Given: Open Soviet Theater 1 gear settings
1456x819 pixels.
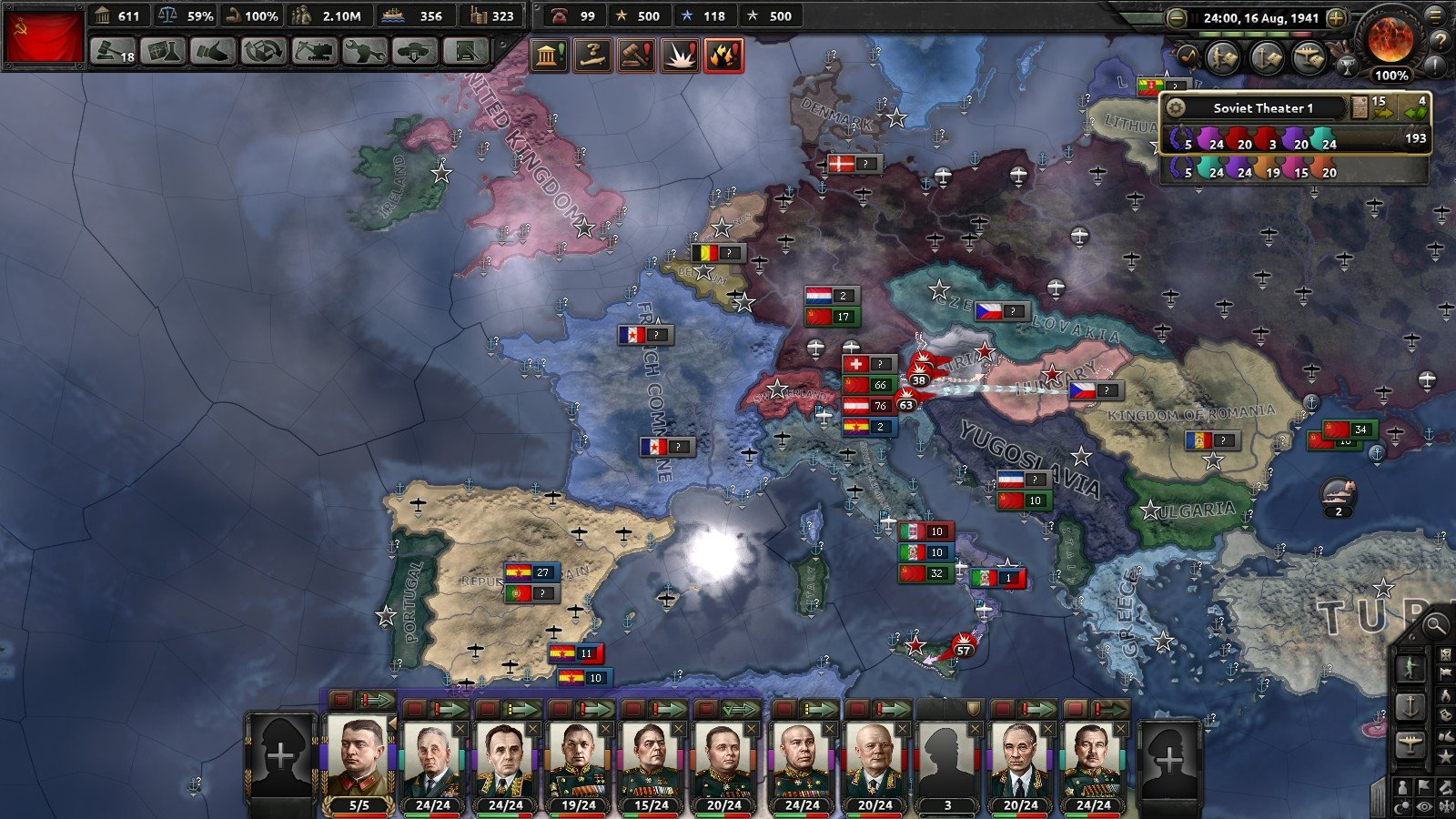Looking at the screenshot, I should (1176, 108).
